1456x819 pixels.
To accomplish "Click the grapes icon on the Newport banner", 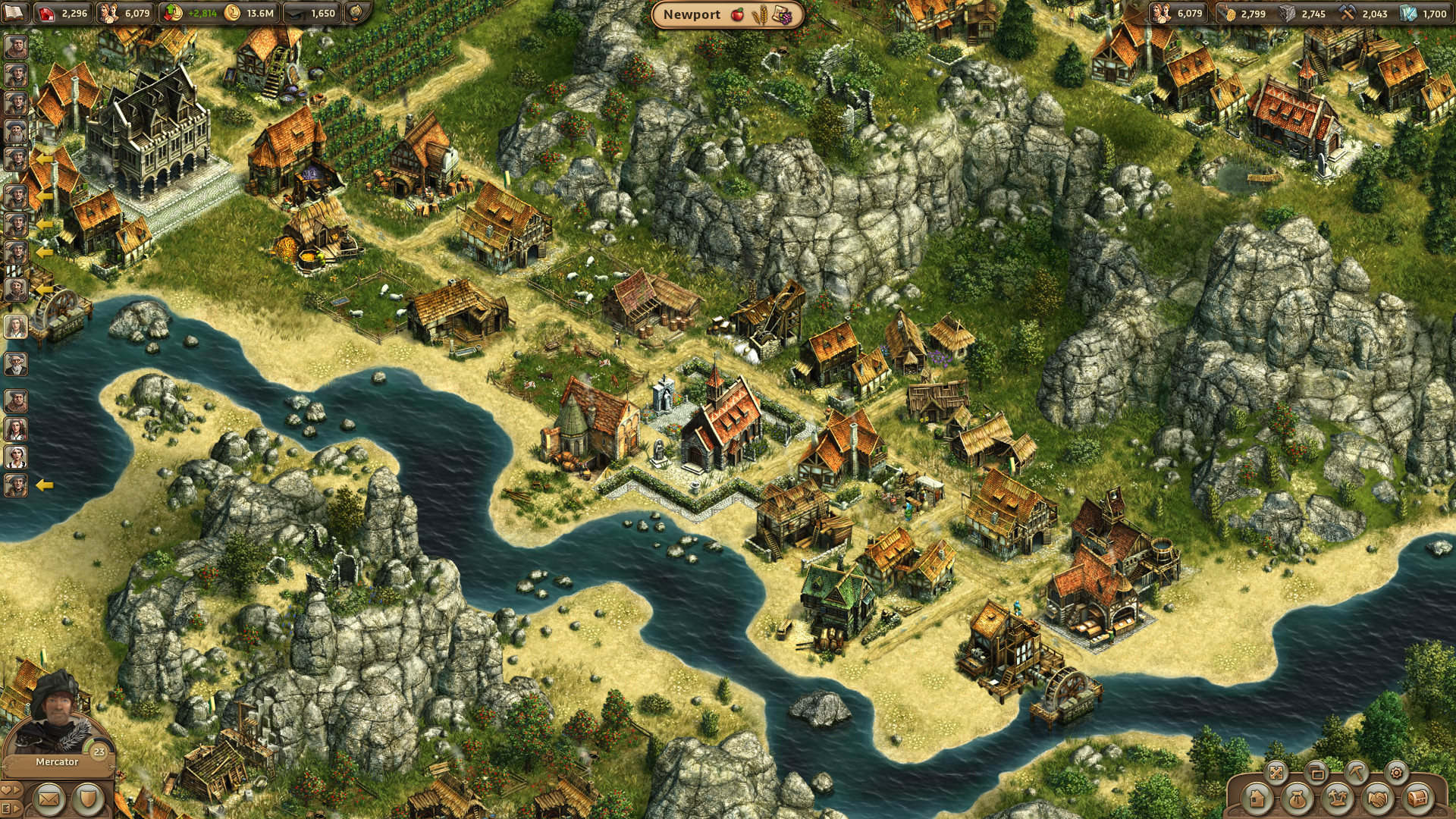I will pos(783,14).
